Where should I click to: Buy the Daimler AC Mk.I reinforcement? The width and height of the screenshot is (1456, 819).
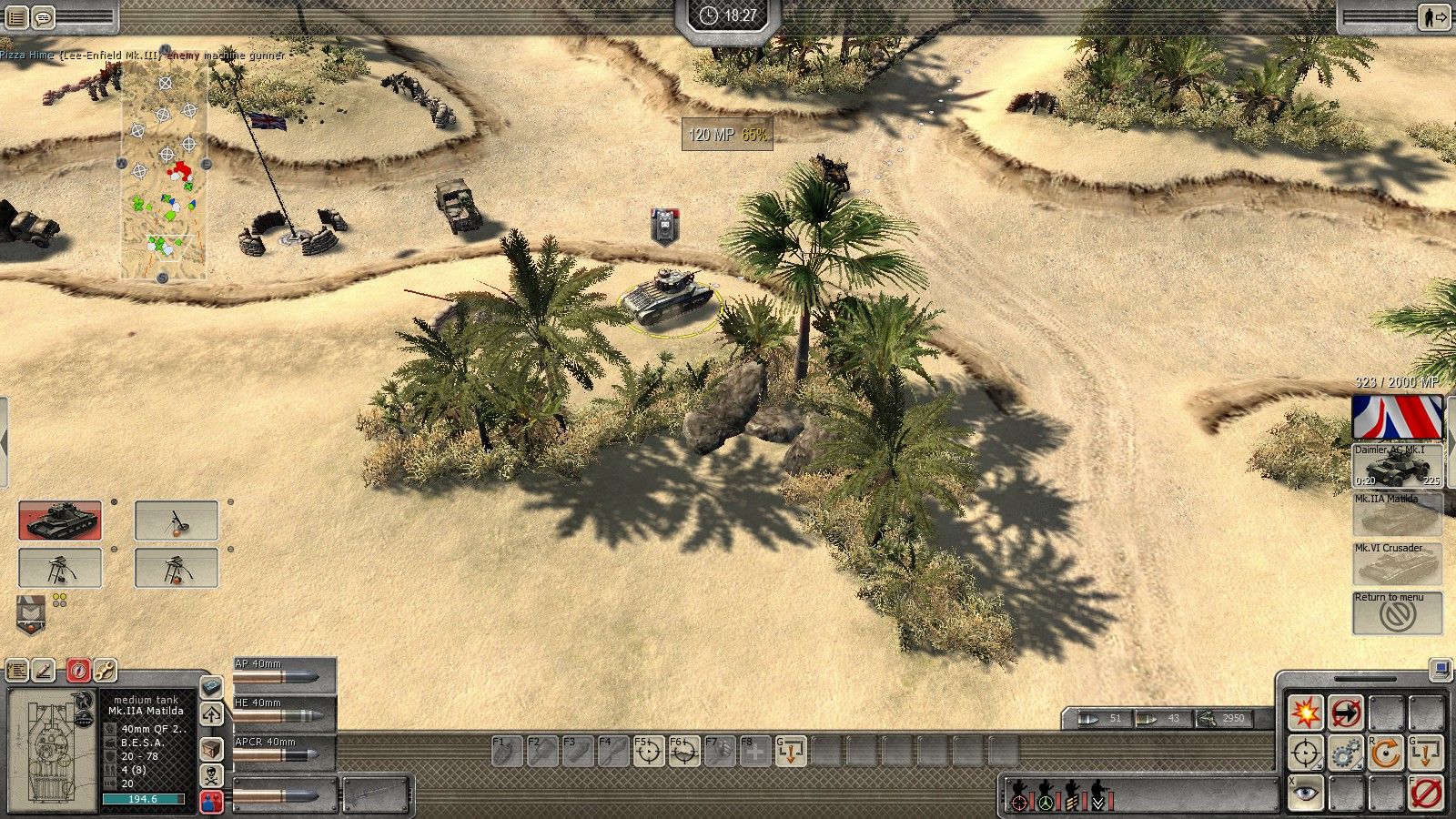click(1397, 466)
